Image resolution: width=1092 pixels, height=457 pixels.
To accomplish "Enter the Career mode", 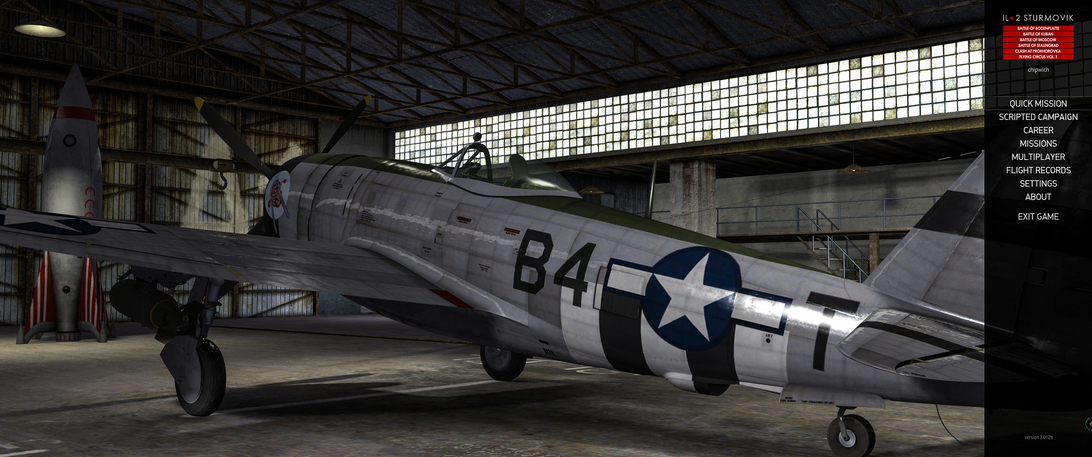I will (1038, 131).
